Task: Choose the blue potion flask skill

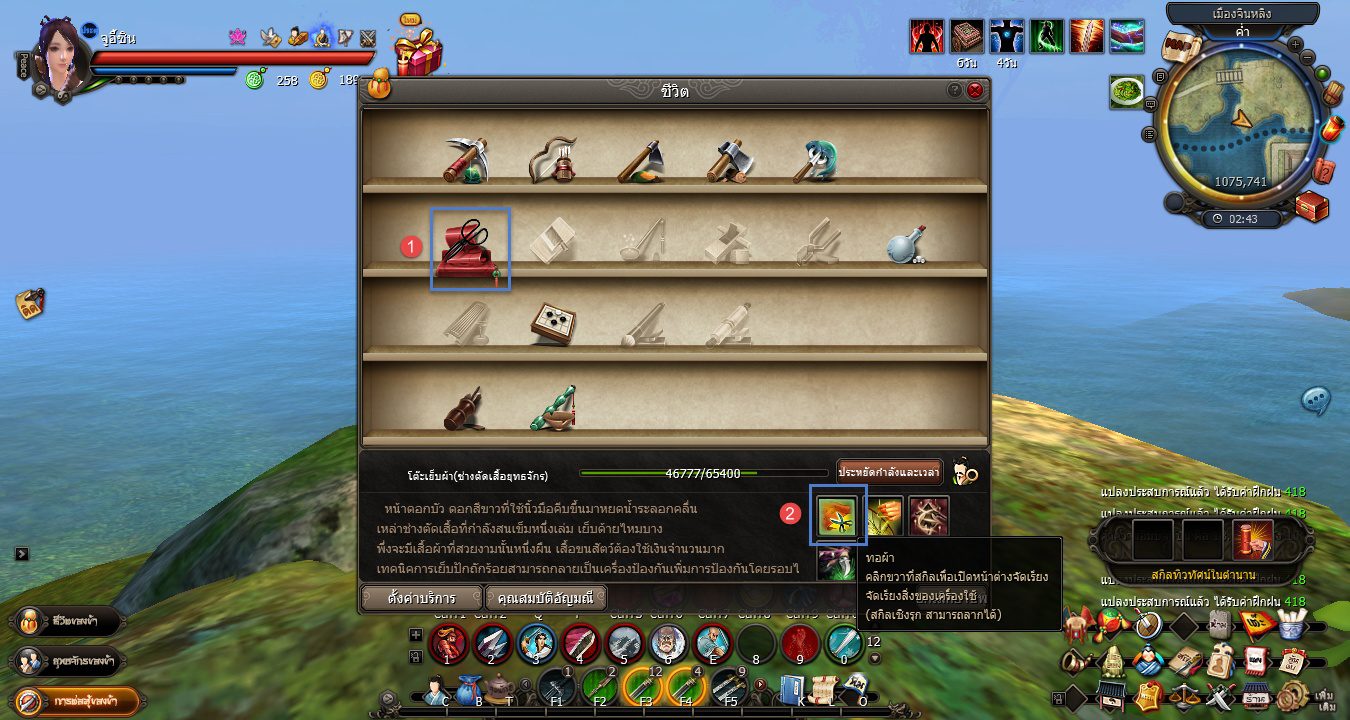Action: 905,245
